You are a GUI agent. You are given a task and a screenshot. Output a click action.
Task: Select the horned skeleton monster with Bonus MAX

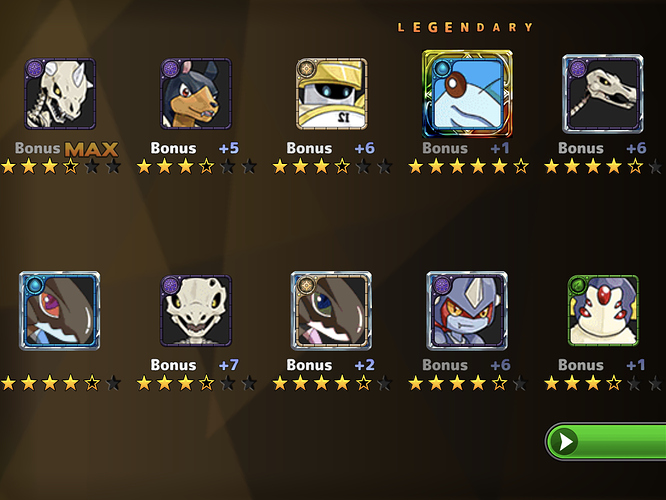(60, 94)
